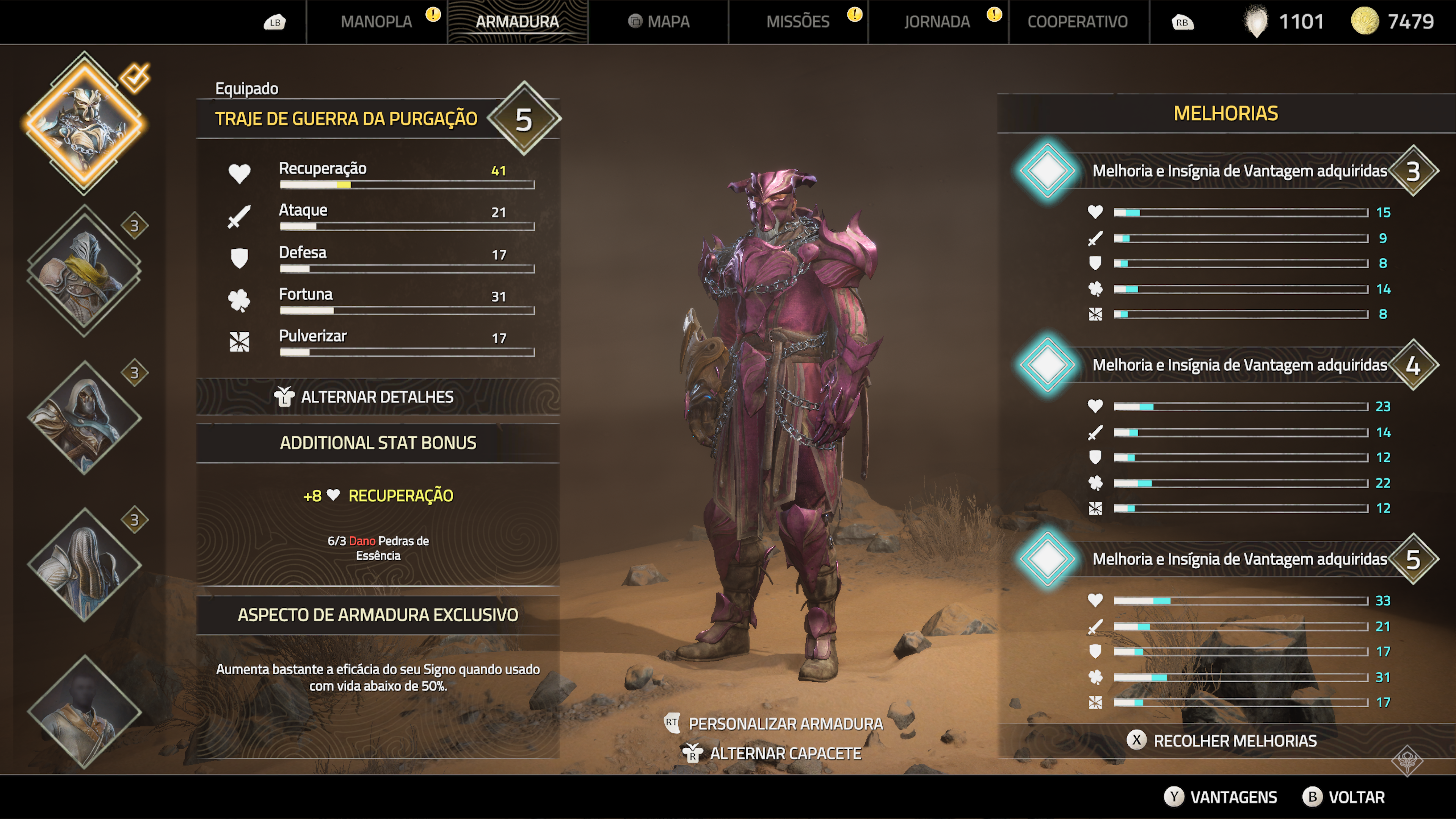
Task: Select the dark masked hooded armor thumbnail
Action: tap(85, 418)
